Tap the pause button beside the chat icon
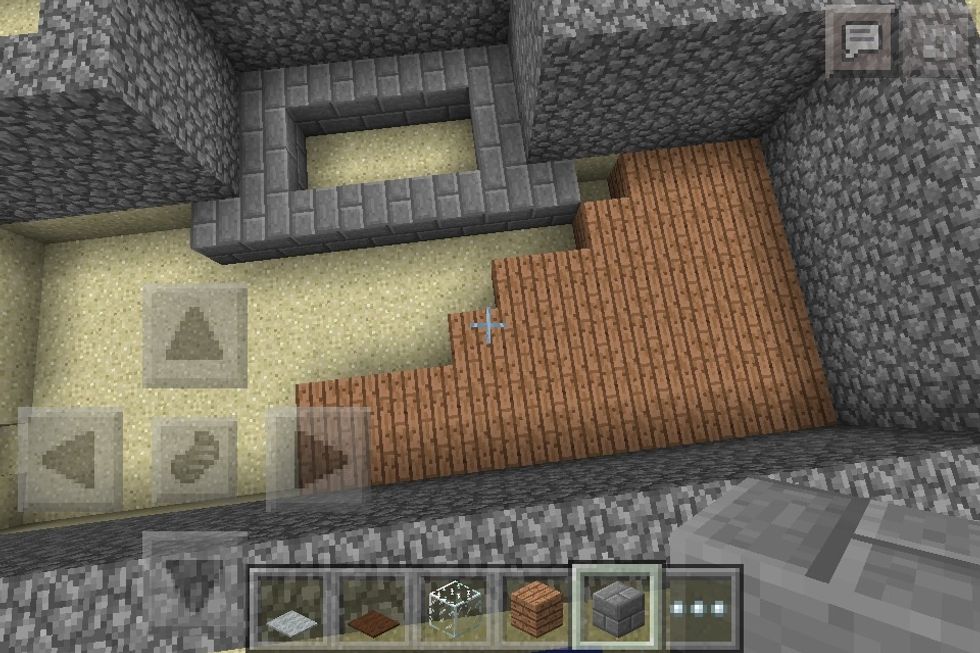980x653 pixels. point(938,40)
